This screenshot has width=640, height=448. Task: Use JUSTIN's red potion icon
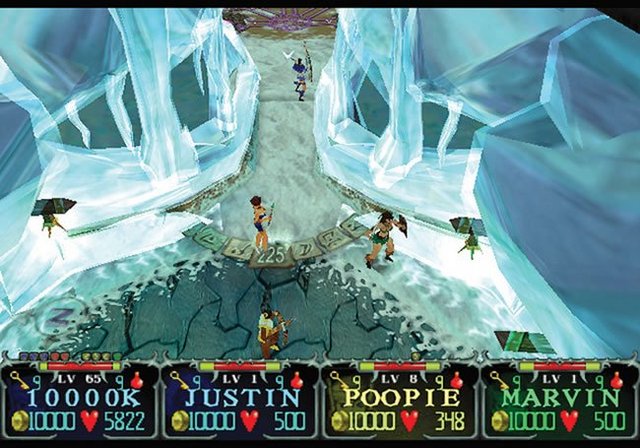coord(297,380)
